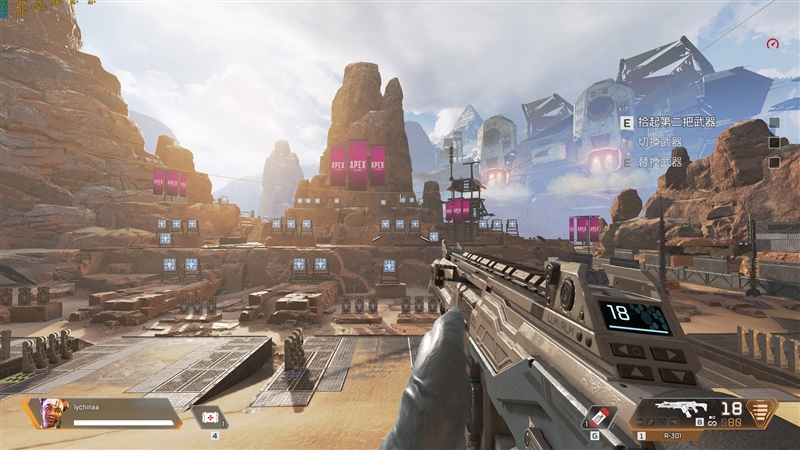
Task: Select the grenade ordnance slot
Action: click(x=596, y=418)
